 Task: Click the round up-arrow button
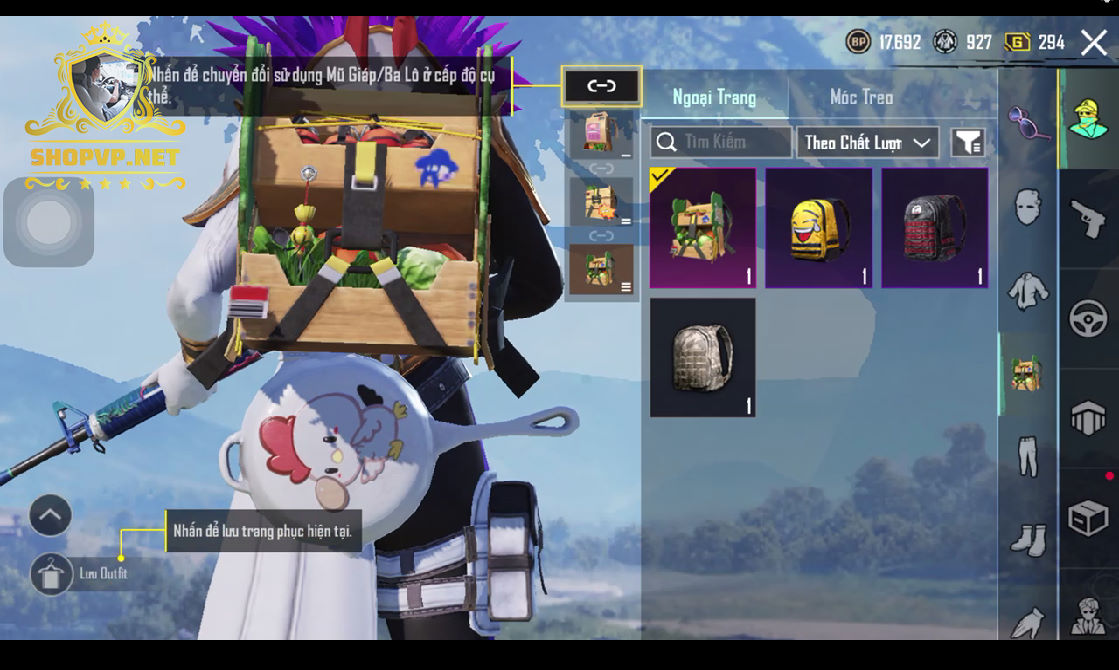(x=50, y=516)
